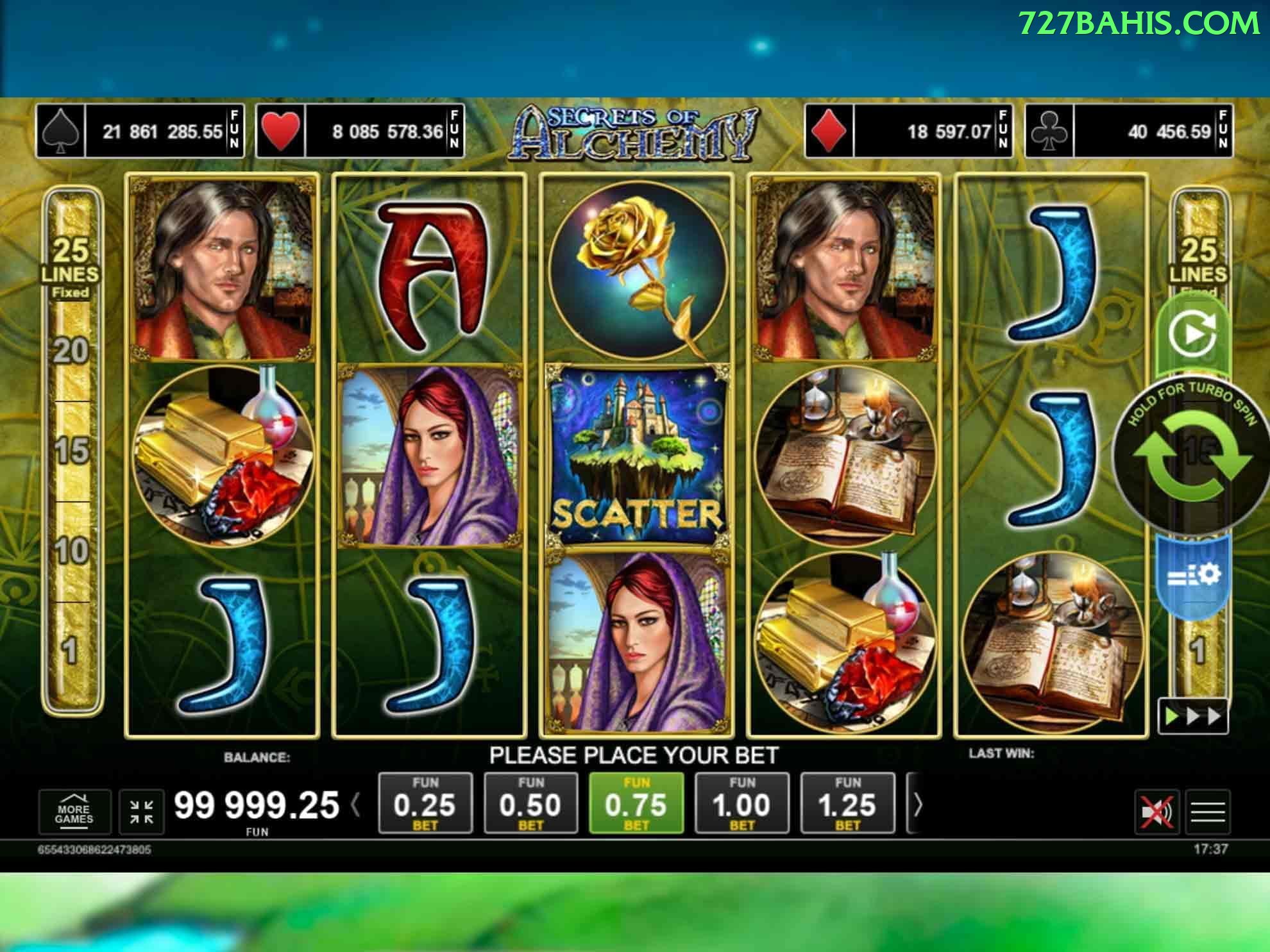Viewport: 1270px width, 952px height.
Task: Click the SECRETS OF ALCHEMY logo
Action: [x=635, y=131]
